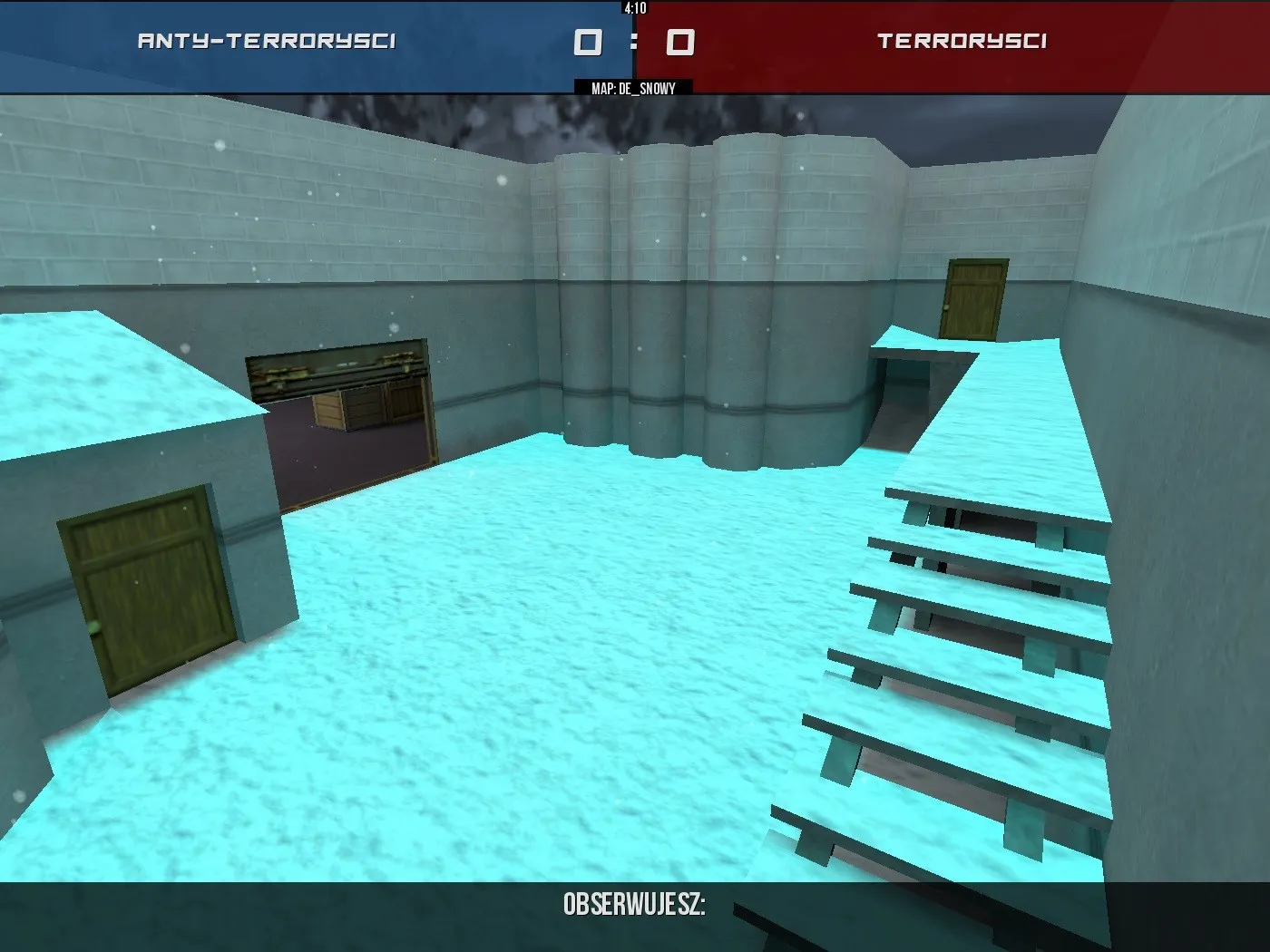Click the MAP: DE_SNOWY label
This screenshot has width=1270, height=952.
[632, 89]
